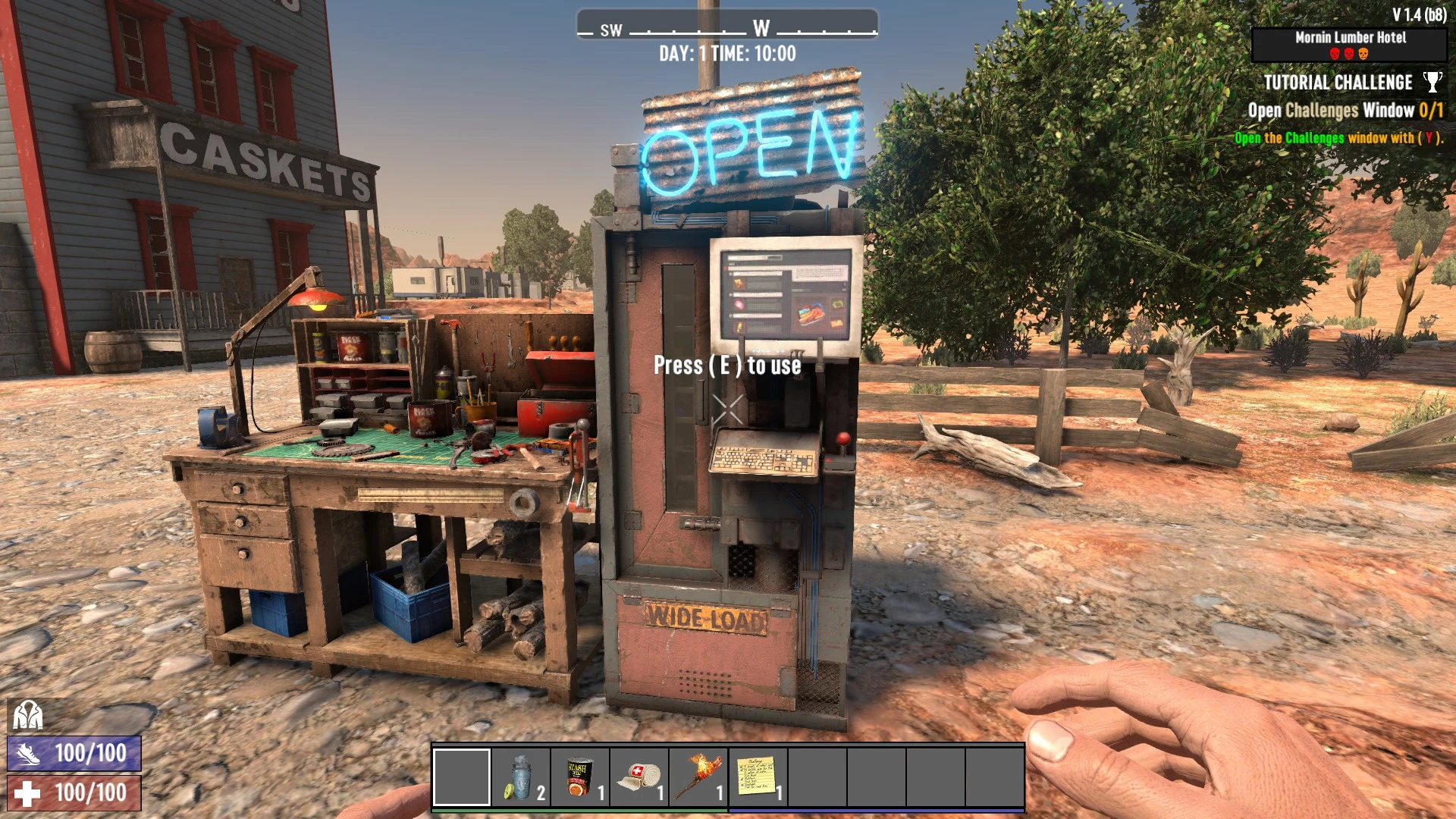The width and height of the screenshot is (1456, 819).
Task: Select the canned chili hotbar slot
Action: 580,777
